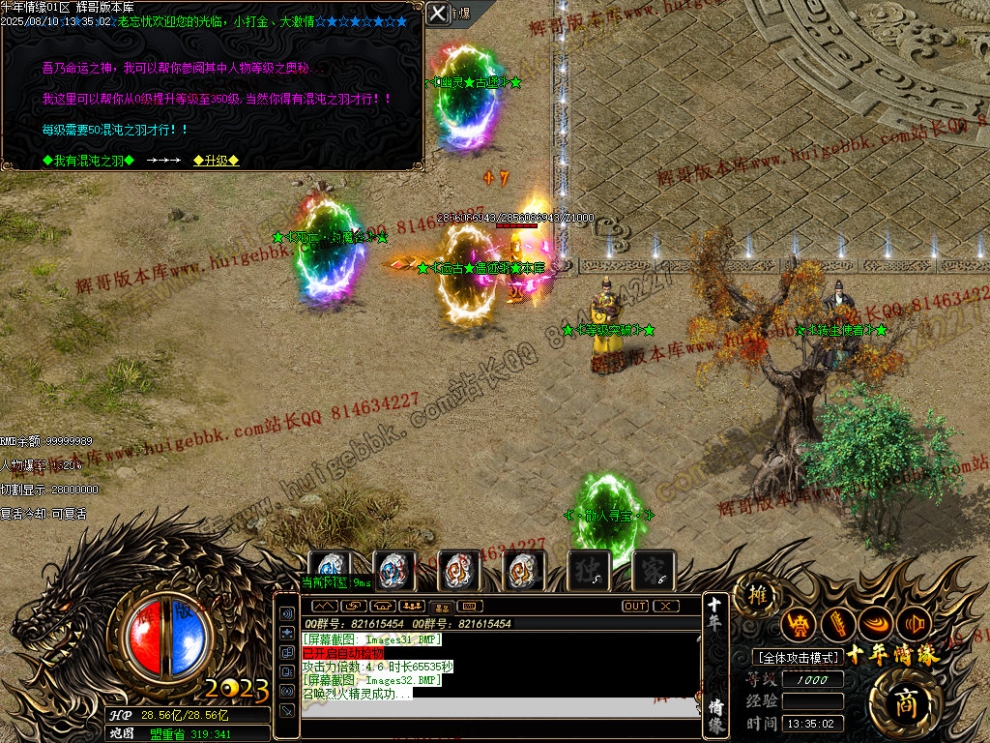The image size is (990, 743).
Task: Click the OUT button above chat
Action: click(635, 606)
